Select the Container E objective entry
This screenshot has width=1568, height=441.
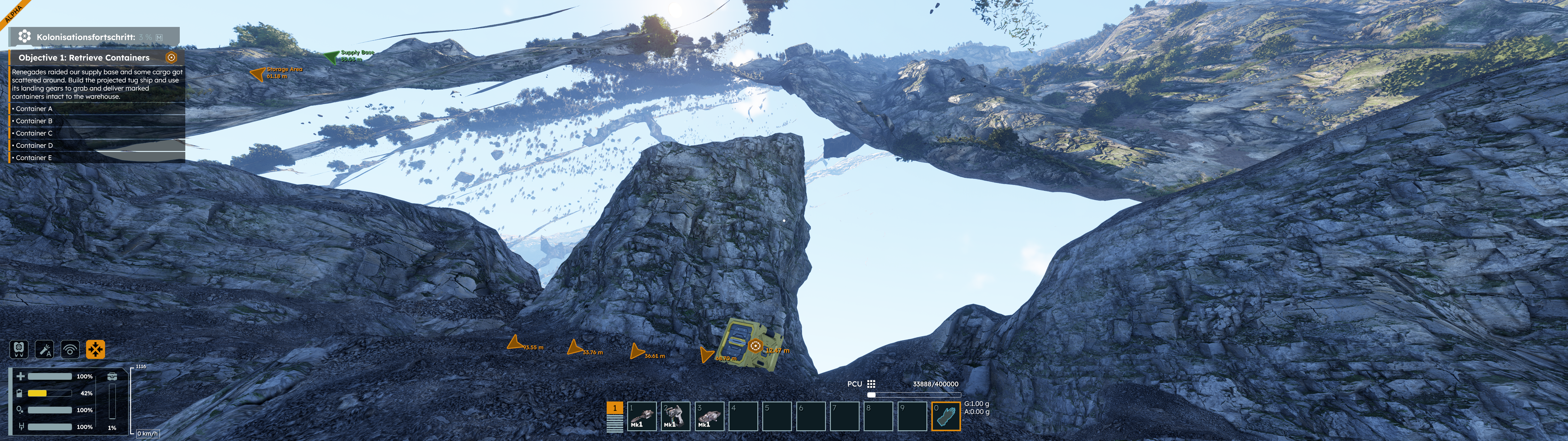click(34, 158)
